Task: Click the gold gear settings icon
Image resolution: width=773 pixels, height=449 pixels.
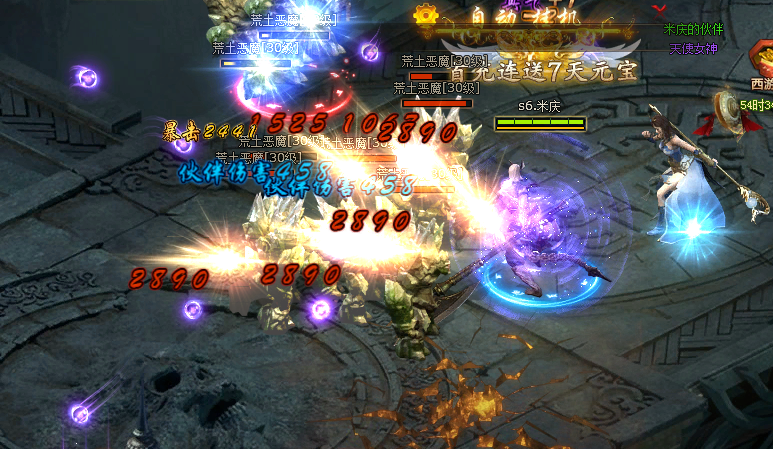Action: coord(427,15)
